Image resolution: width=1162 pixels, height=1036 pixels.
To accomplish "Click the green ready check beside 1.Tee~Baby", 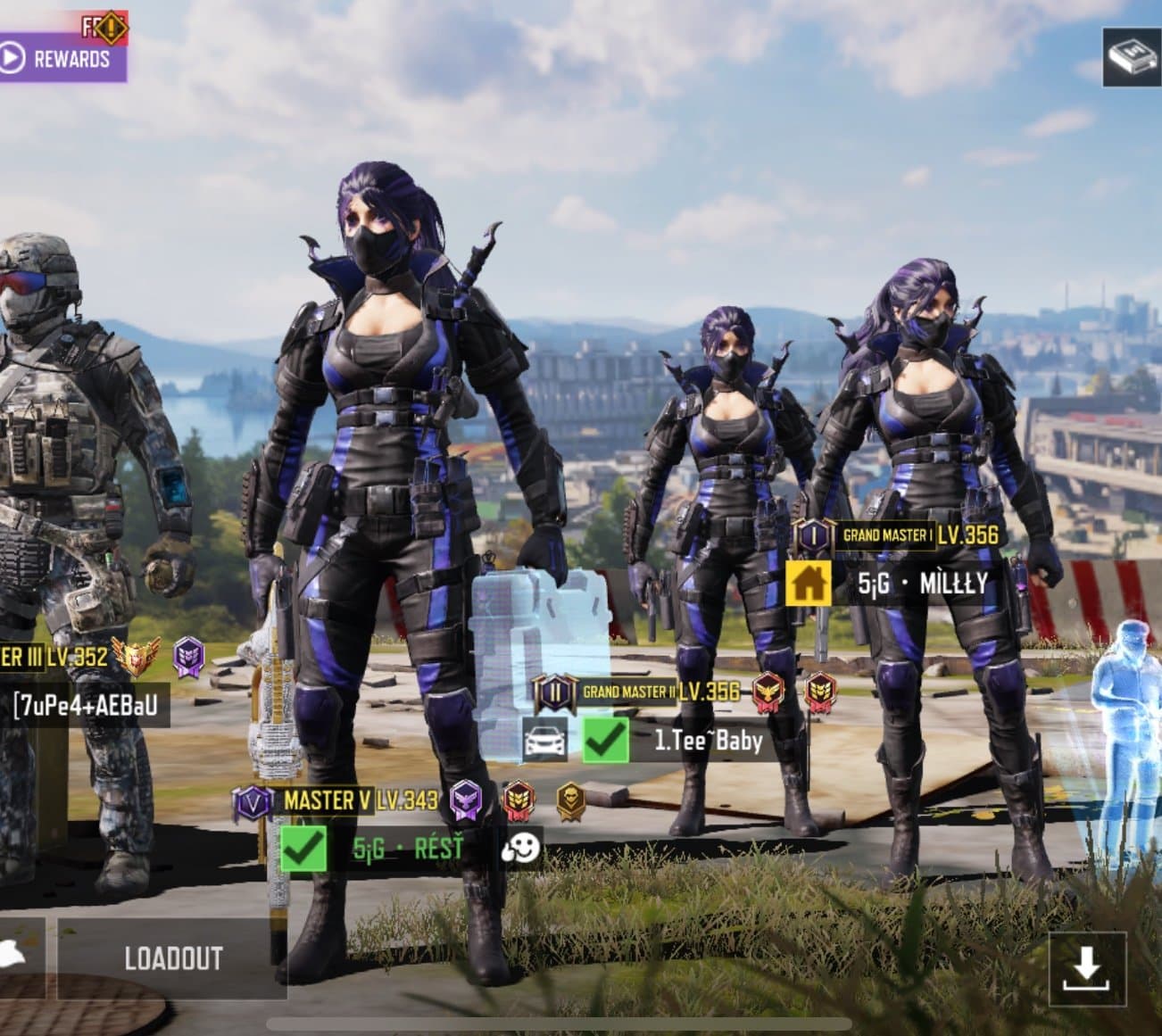I will 605,741.
